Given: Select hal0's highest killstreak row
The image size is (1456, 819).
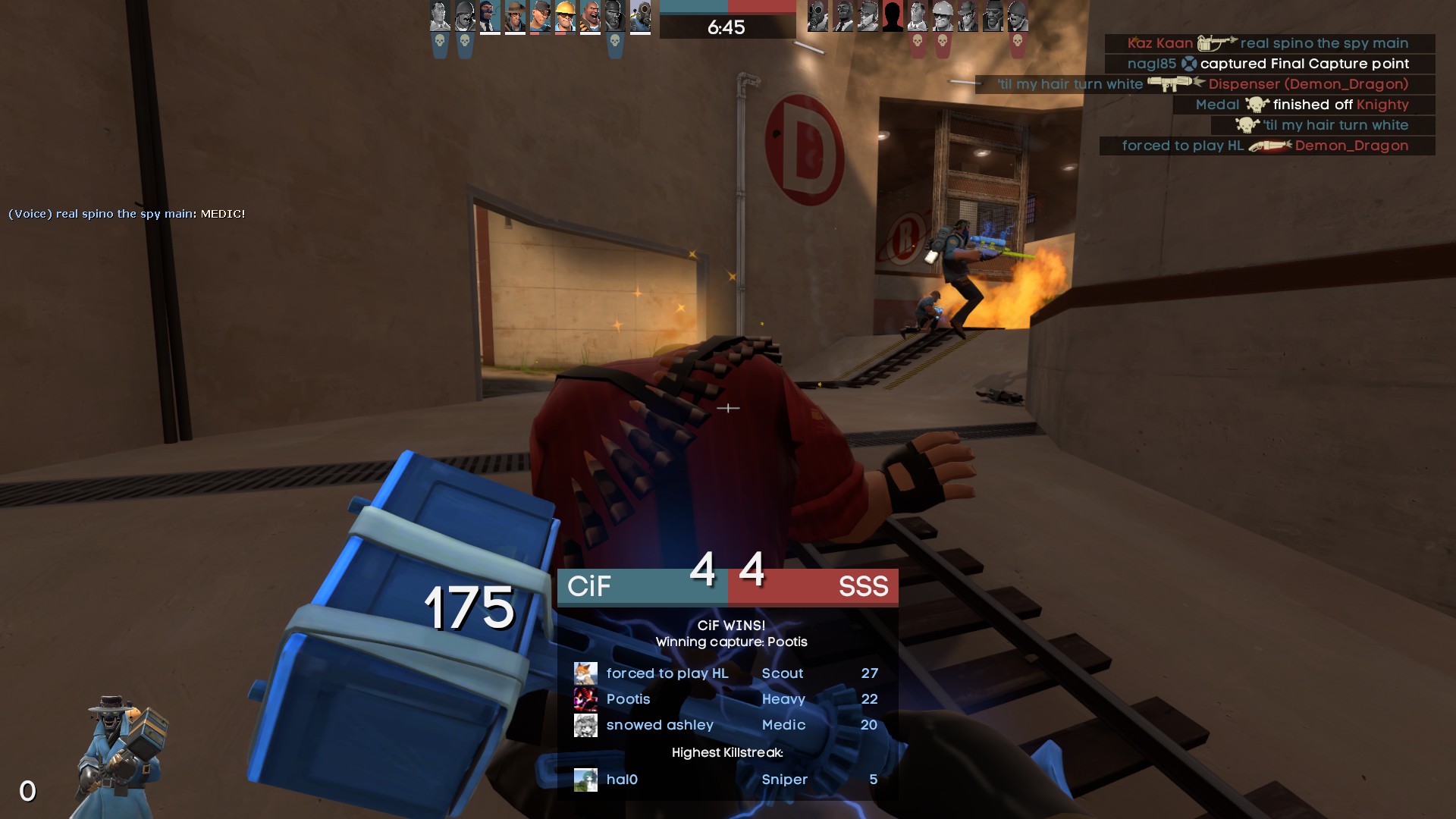Looking at the screenshot, I should click(x=726, y=780).
